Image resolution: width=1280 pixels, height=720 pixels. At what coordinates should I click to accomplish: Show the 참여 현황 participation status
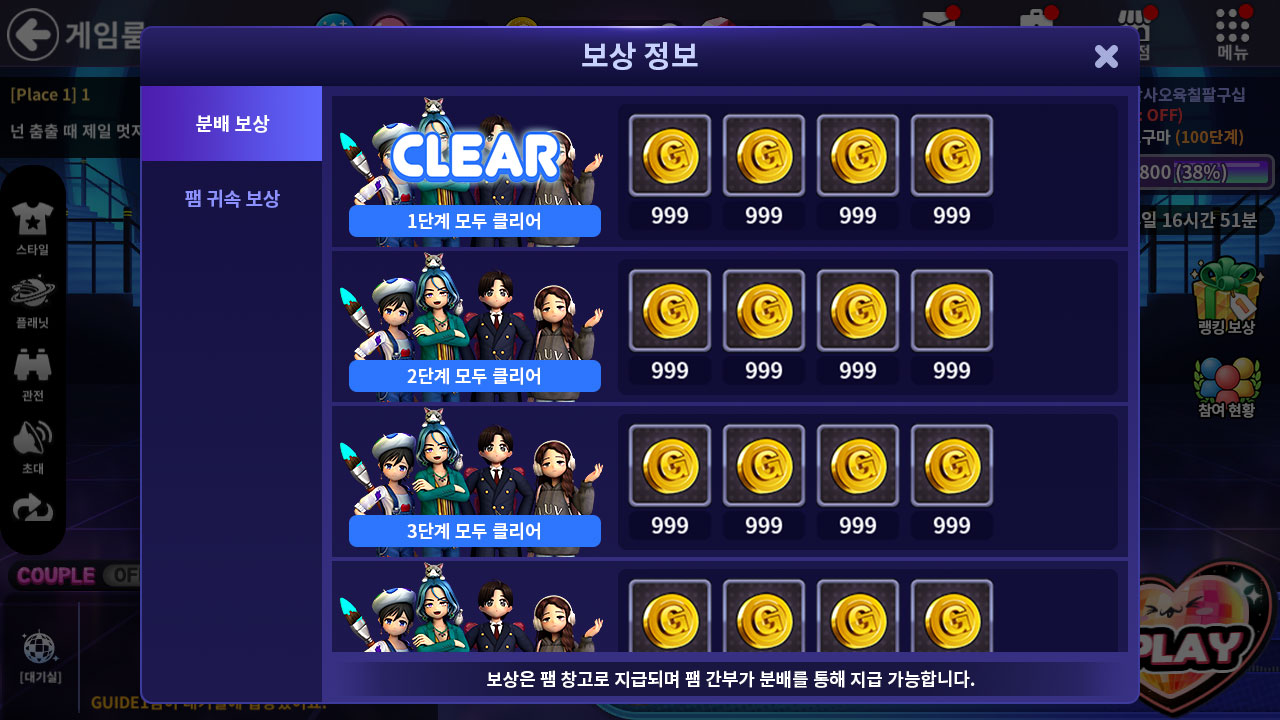coord(1226,387)
